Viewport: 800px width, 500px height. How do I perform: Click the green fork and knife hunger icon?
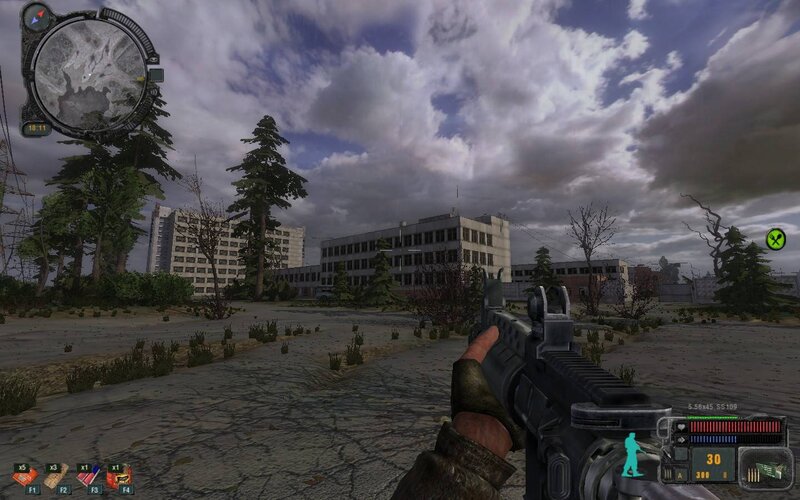(x=775, y=239)
